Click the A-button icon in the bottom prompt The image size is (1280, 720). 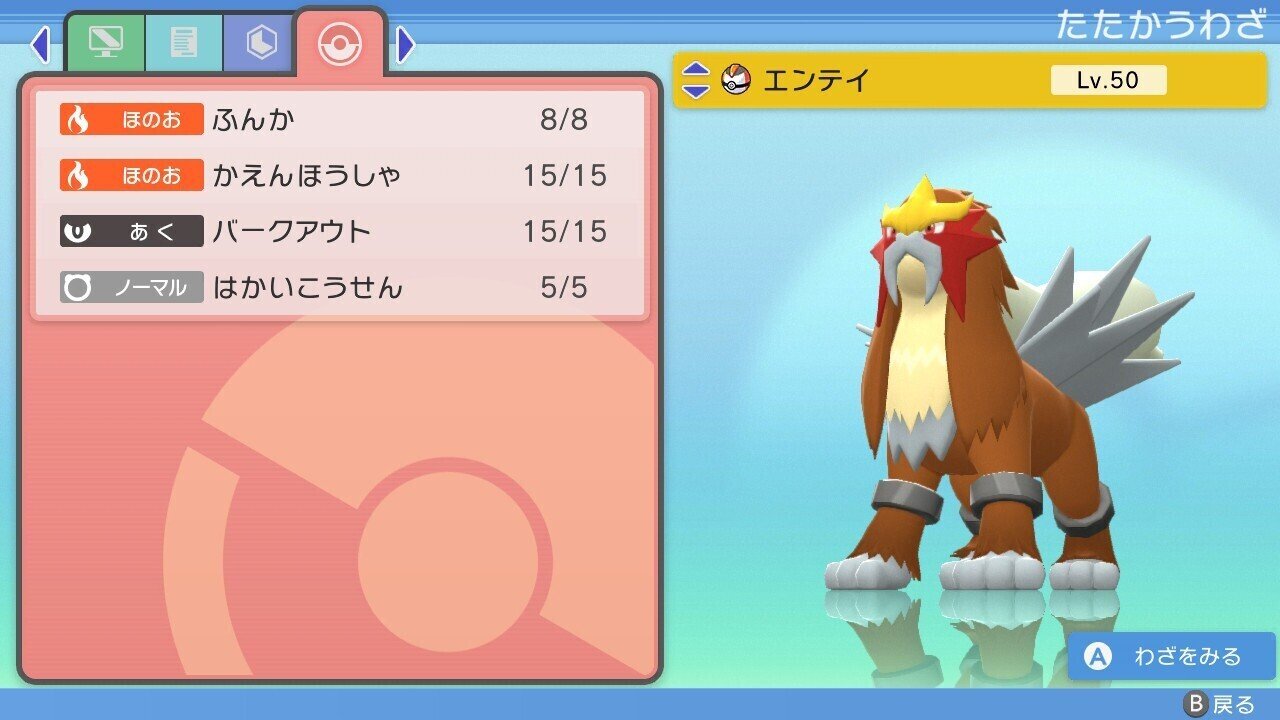point(1096,657)
